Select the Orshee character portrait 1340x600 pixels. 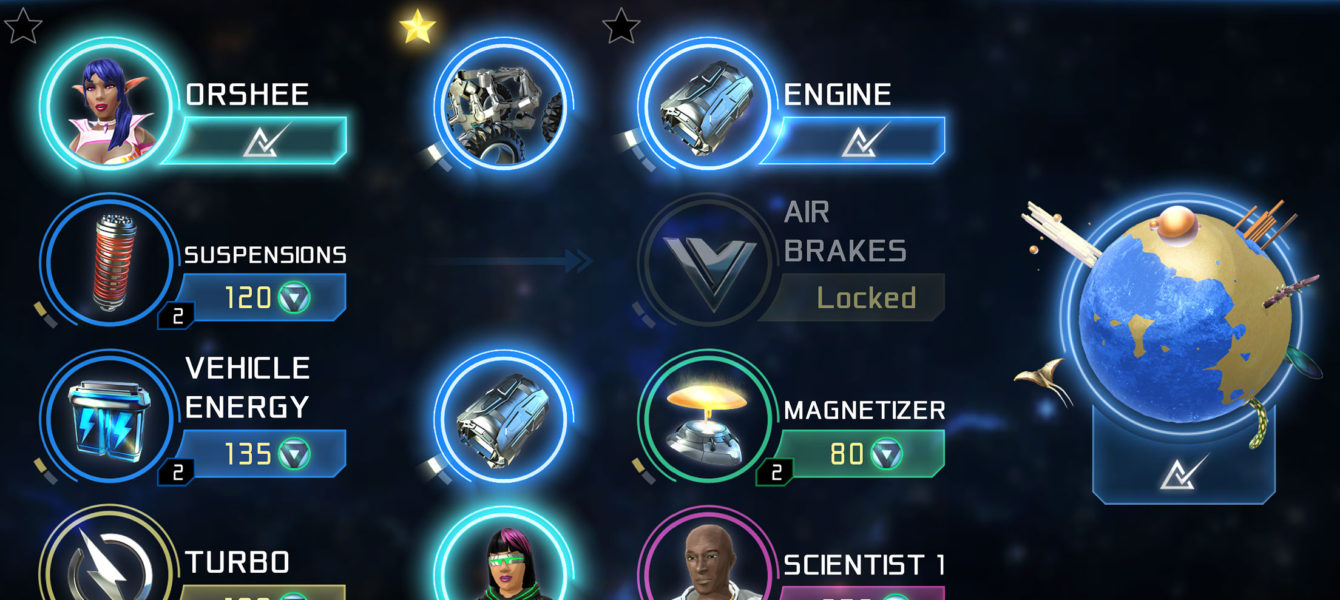106,105
